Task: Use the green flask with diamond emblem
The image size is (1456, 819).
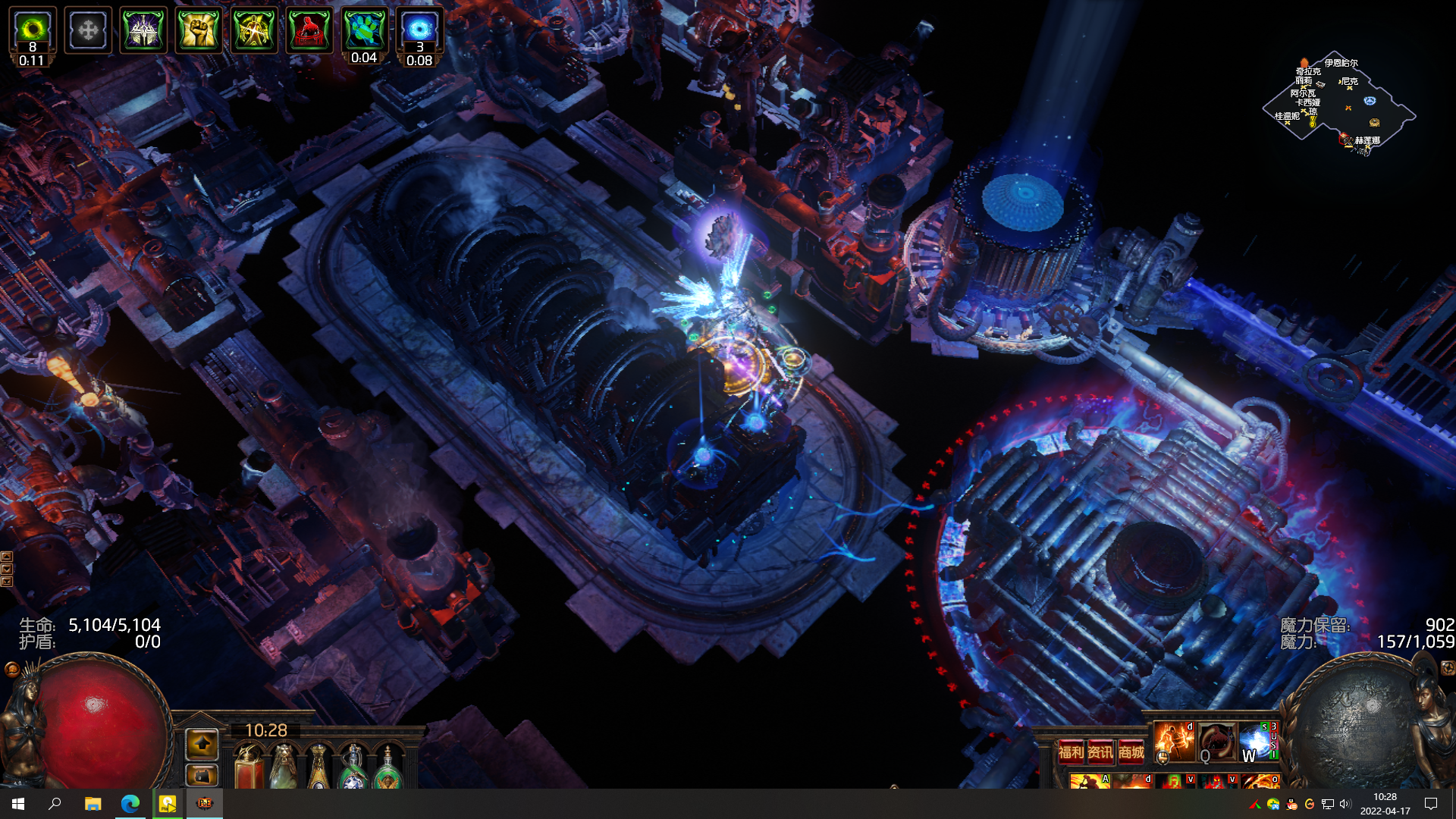Action: coord(353,767)
